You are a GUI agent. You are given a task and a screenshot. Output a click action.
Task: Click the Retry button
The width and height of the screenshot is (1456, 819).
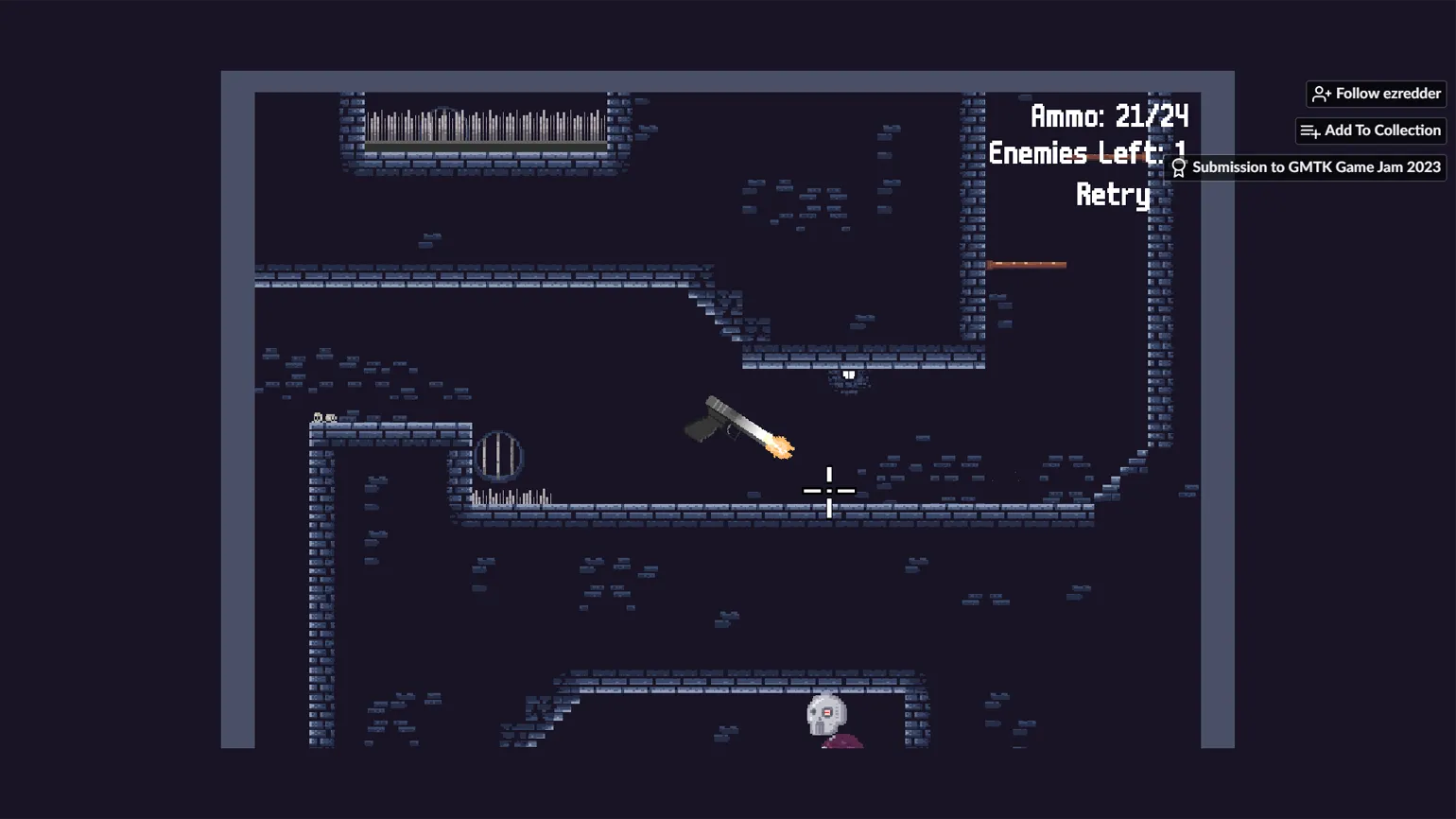point(1113,195)
